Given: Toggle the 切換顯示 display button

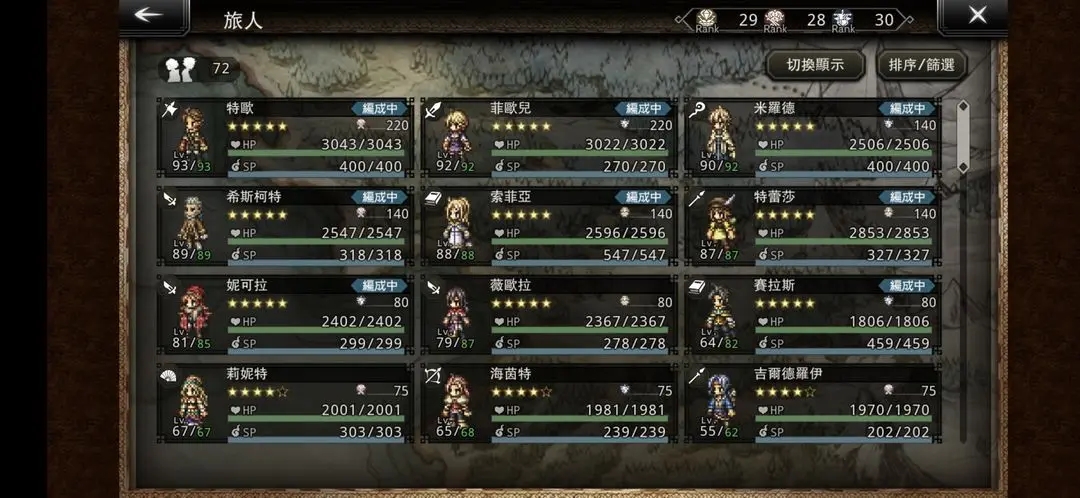Looking at the screenshot, I should point(815,65).
